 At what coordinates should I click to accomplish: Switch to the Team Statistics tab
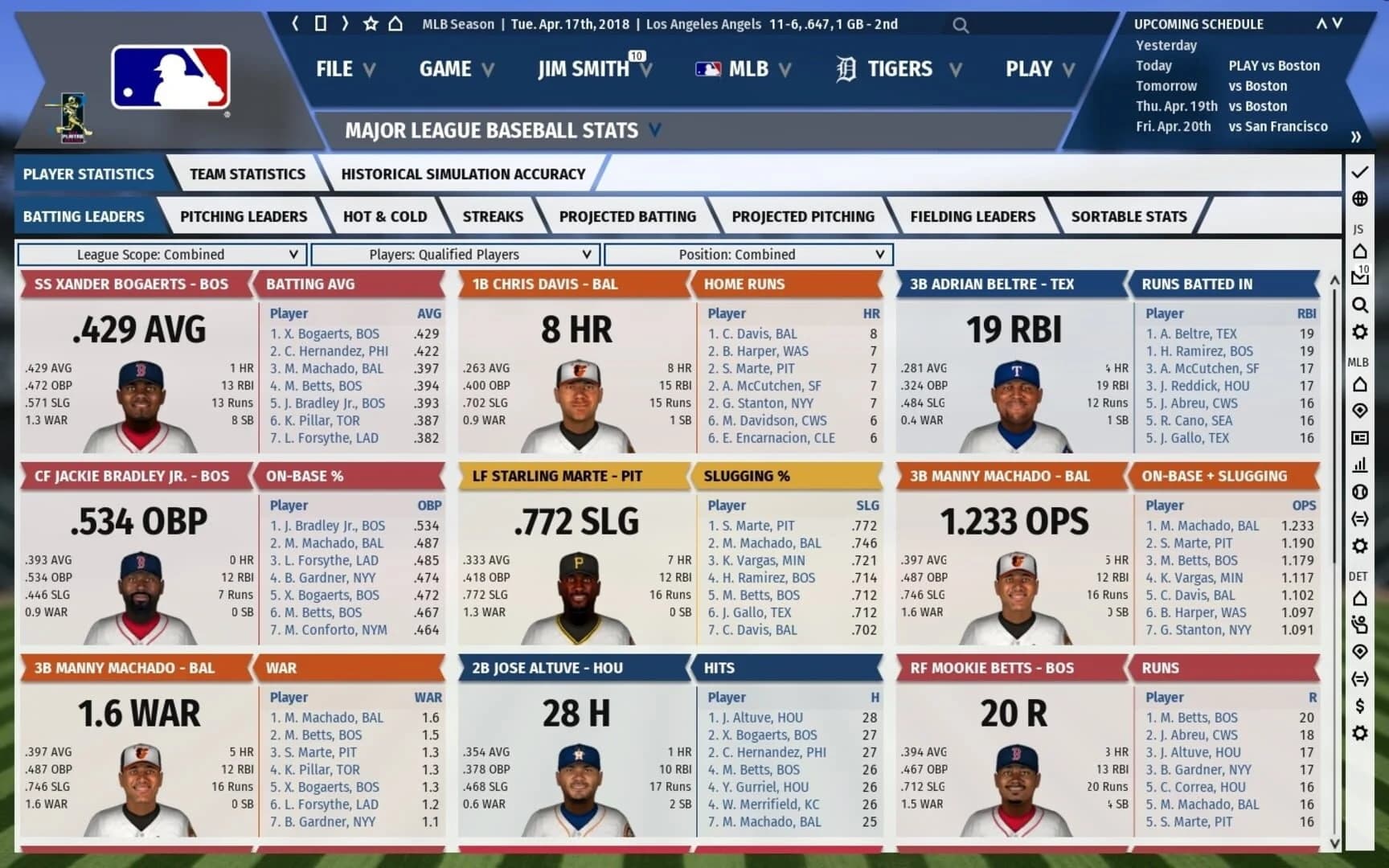(247, 173)
